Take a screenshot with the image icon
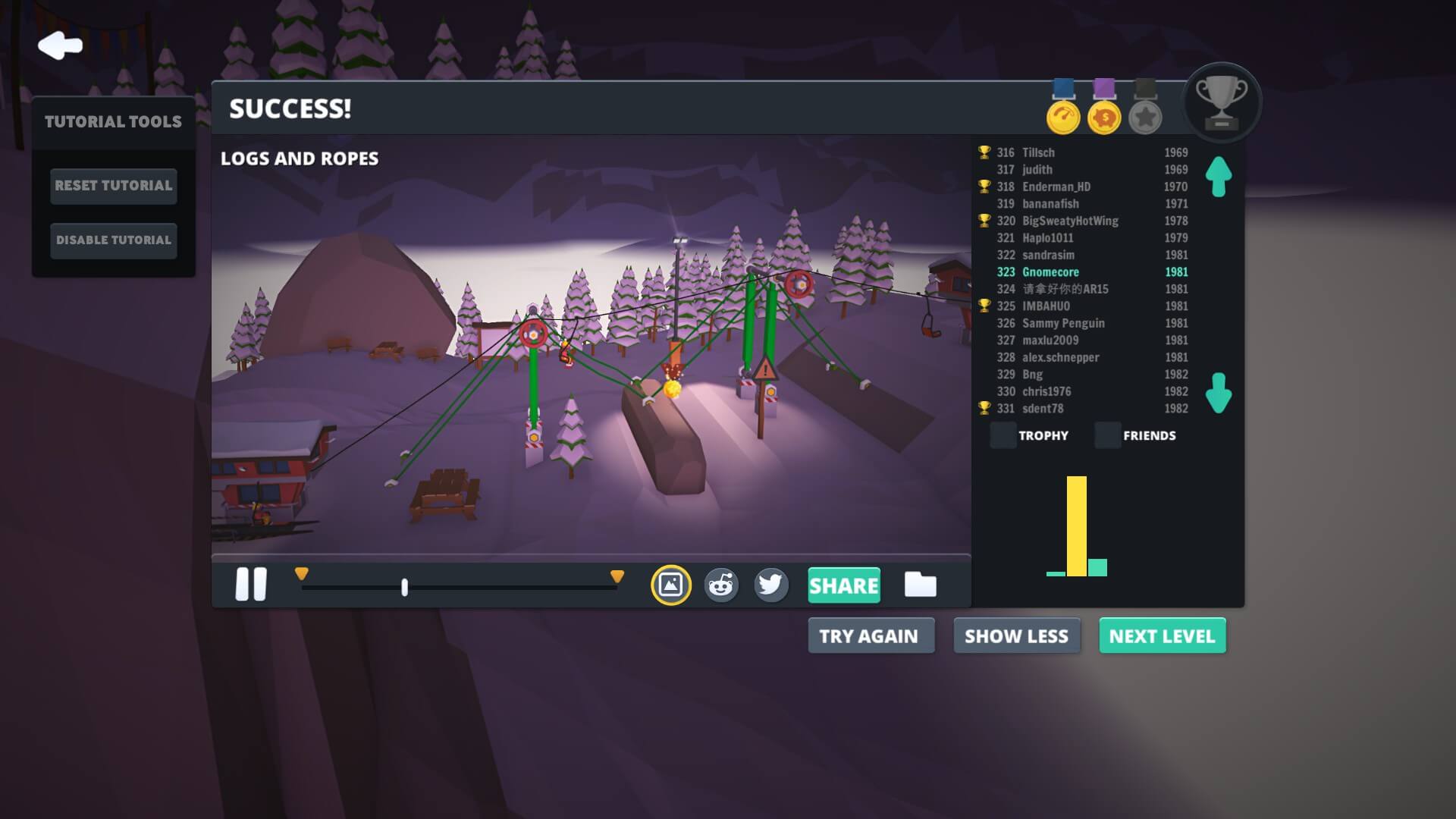This screenshot has width=1456, height=819. [670, 585]
